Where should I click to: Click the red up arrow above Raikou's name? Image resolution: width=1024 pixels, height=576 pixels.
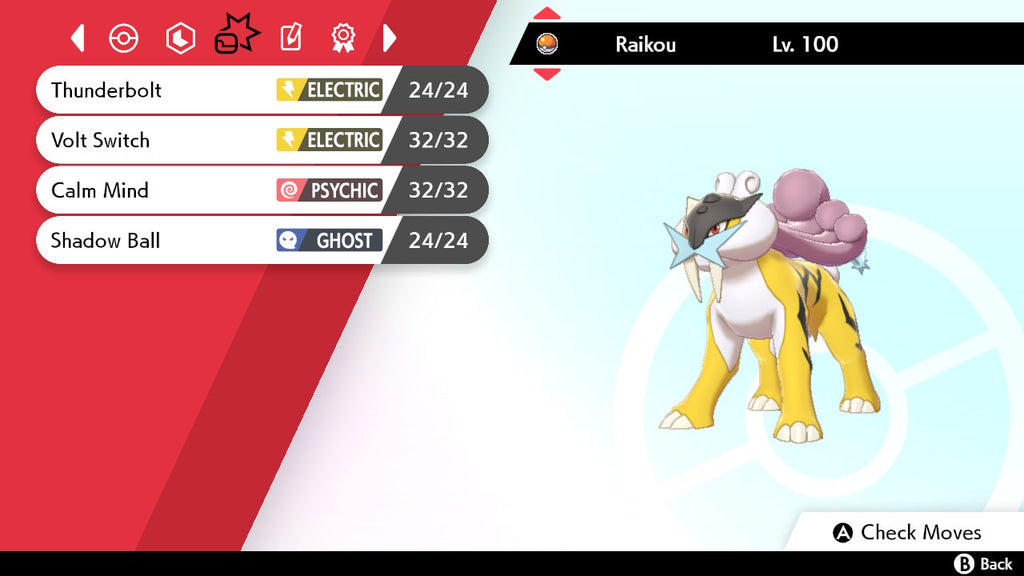click(547, 14)
